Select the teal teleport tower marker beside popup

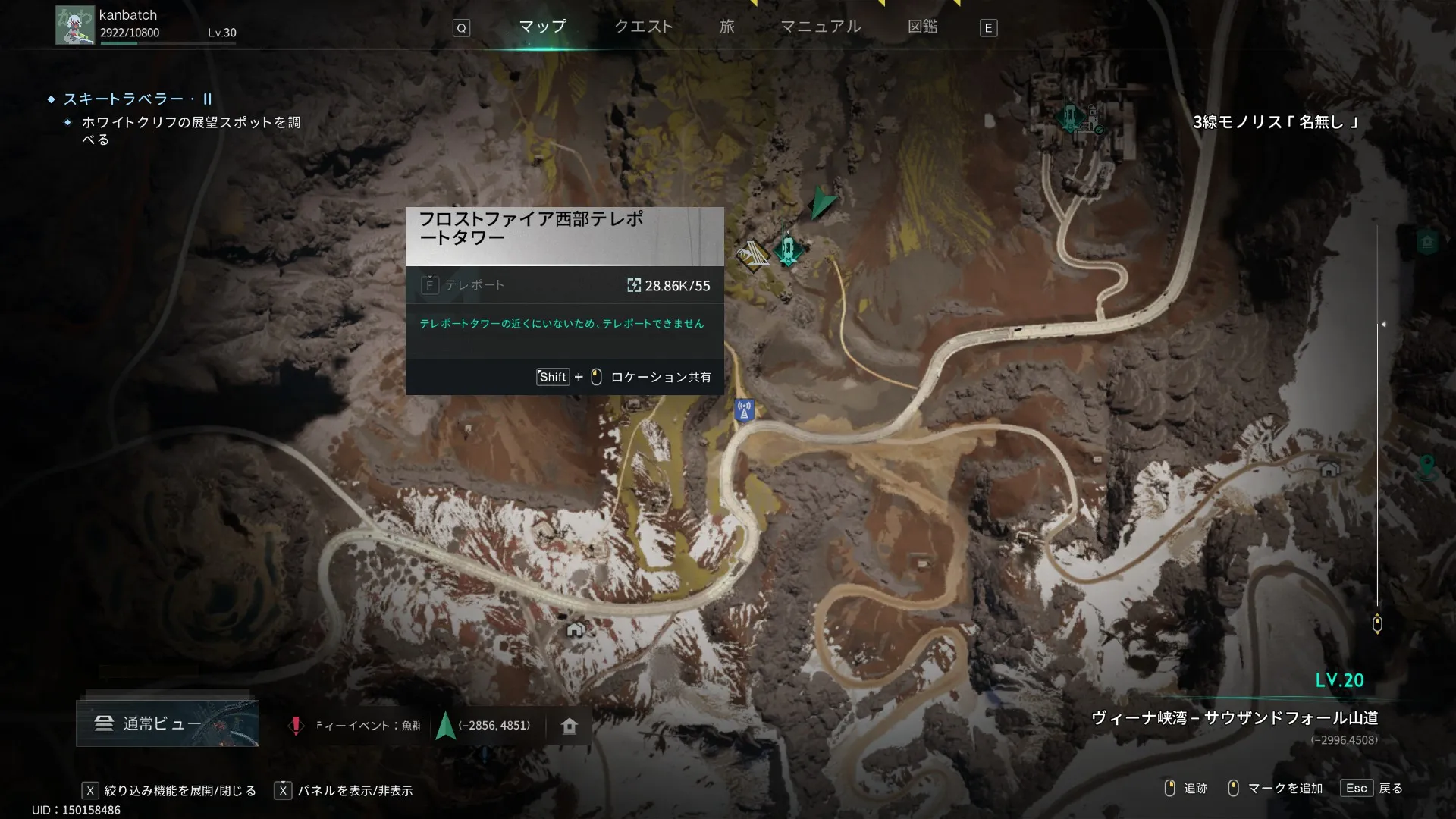click(x=788, y=249)
